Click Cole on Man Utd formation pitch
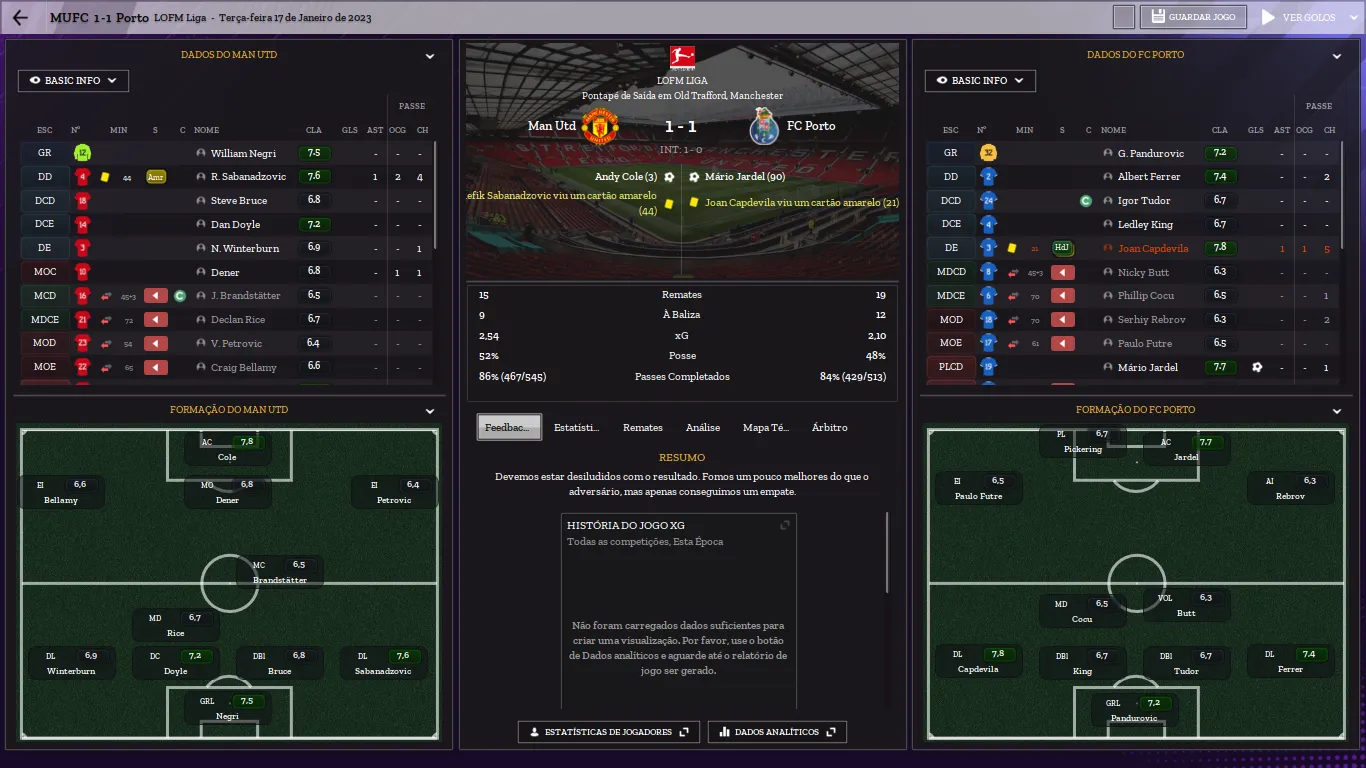This screenshot has height=768, width=1366. tap(228, 449)
